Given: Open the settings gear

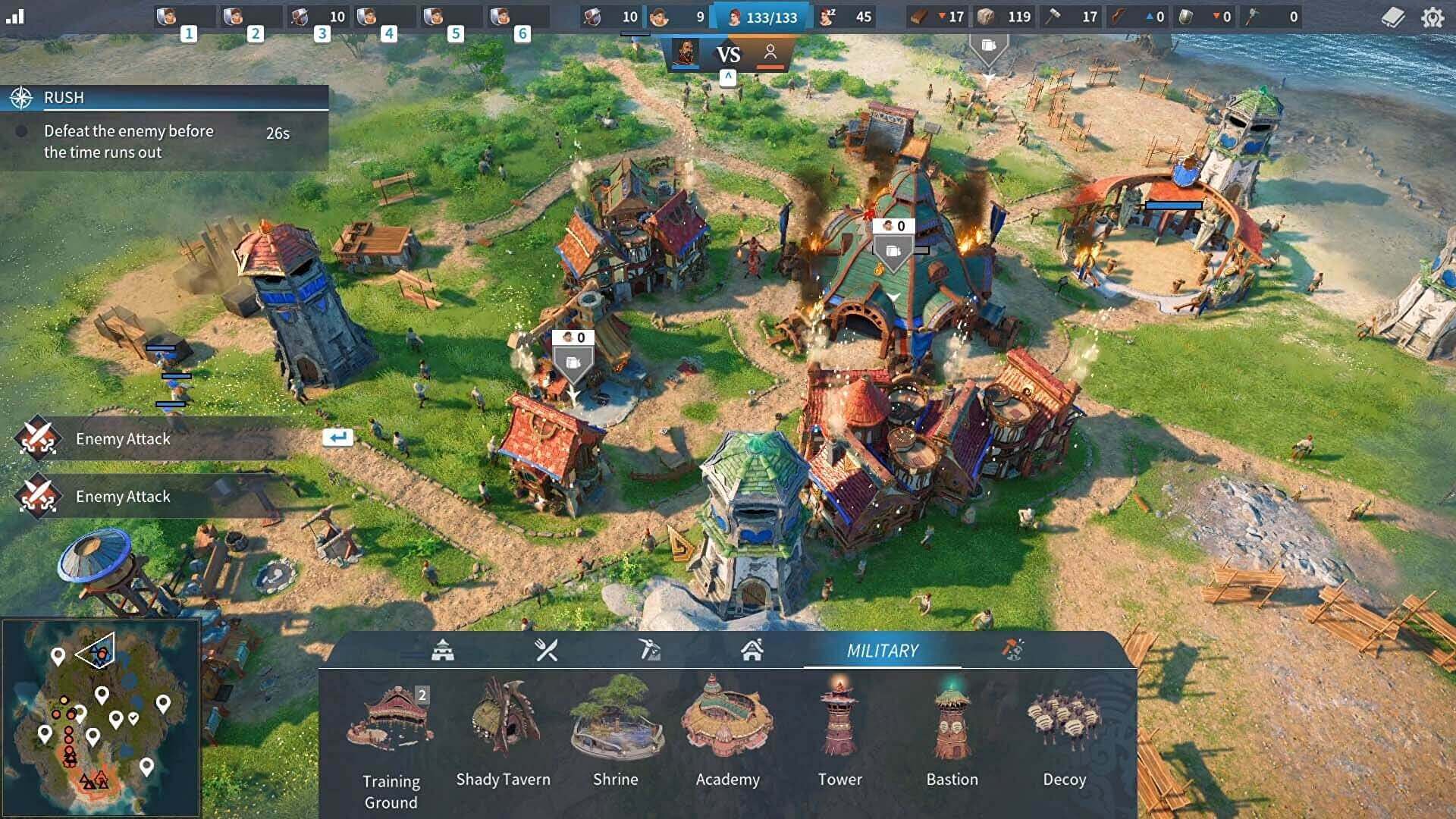Looking at the screenshot, I should click(1432, 17).
